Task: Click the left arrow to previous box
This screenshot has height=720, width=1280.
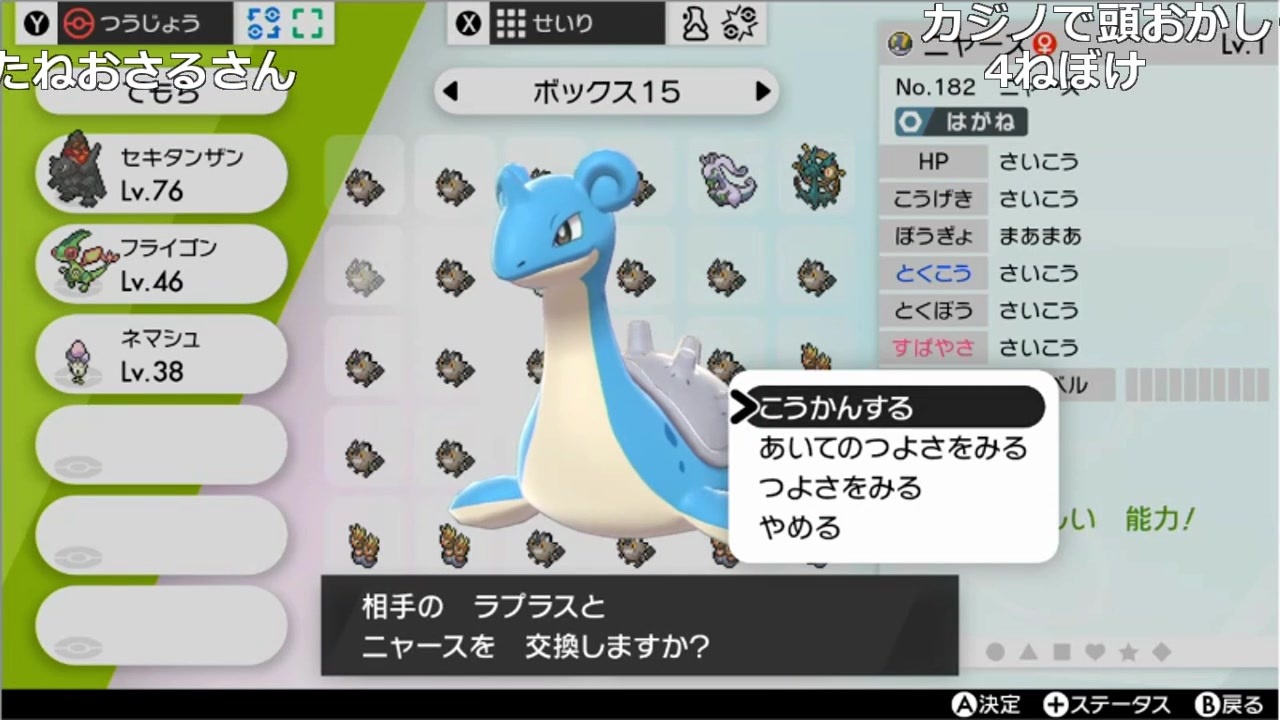Action: [x=449, y=91]
